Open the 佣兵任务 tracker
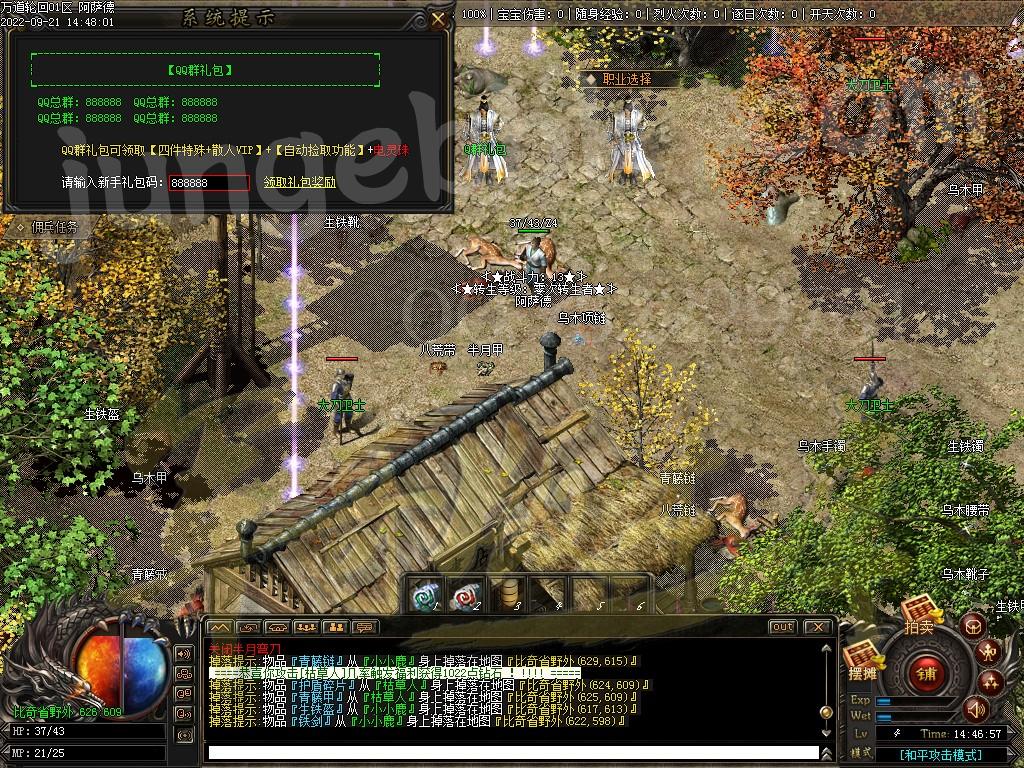Screen dimensions: 1024x768 tap(54, 227)
